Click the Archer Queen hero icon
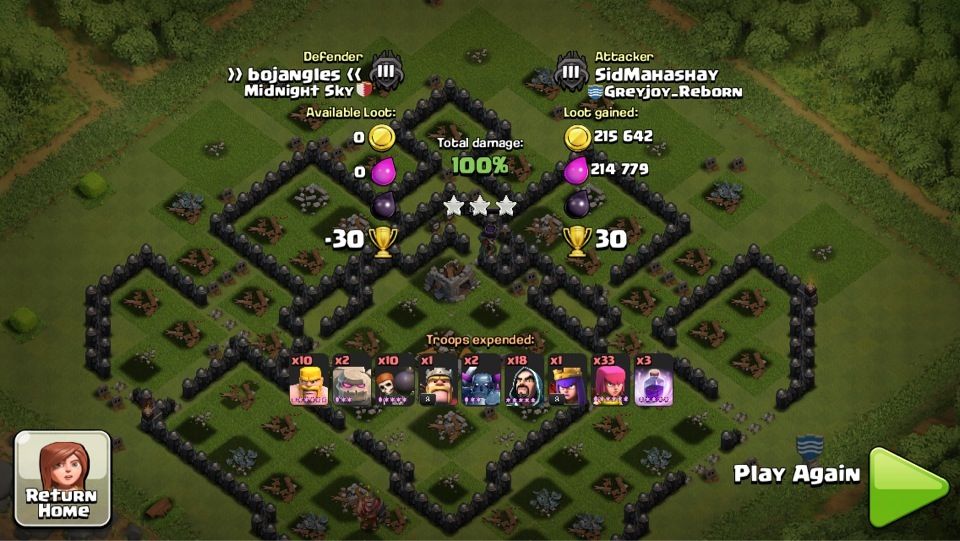Image resolution: width=960 pixels, height=541 pixels. (566, 381)
